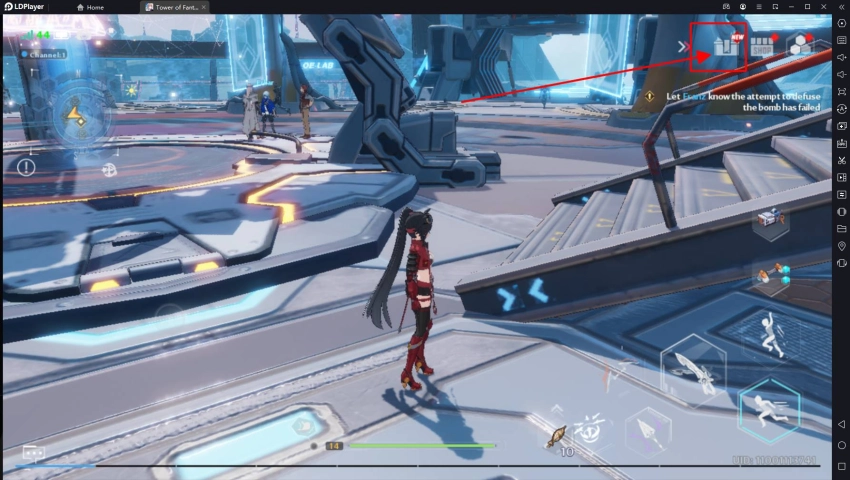Activate the dodge dash running figure button
This screenshot has width=850, height=480.
click(769, 411)
